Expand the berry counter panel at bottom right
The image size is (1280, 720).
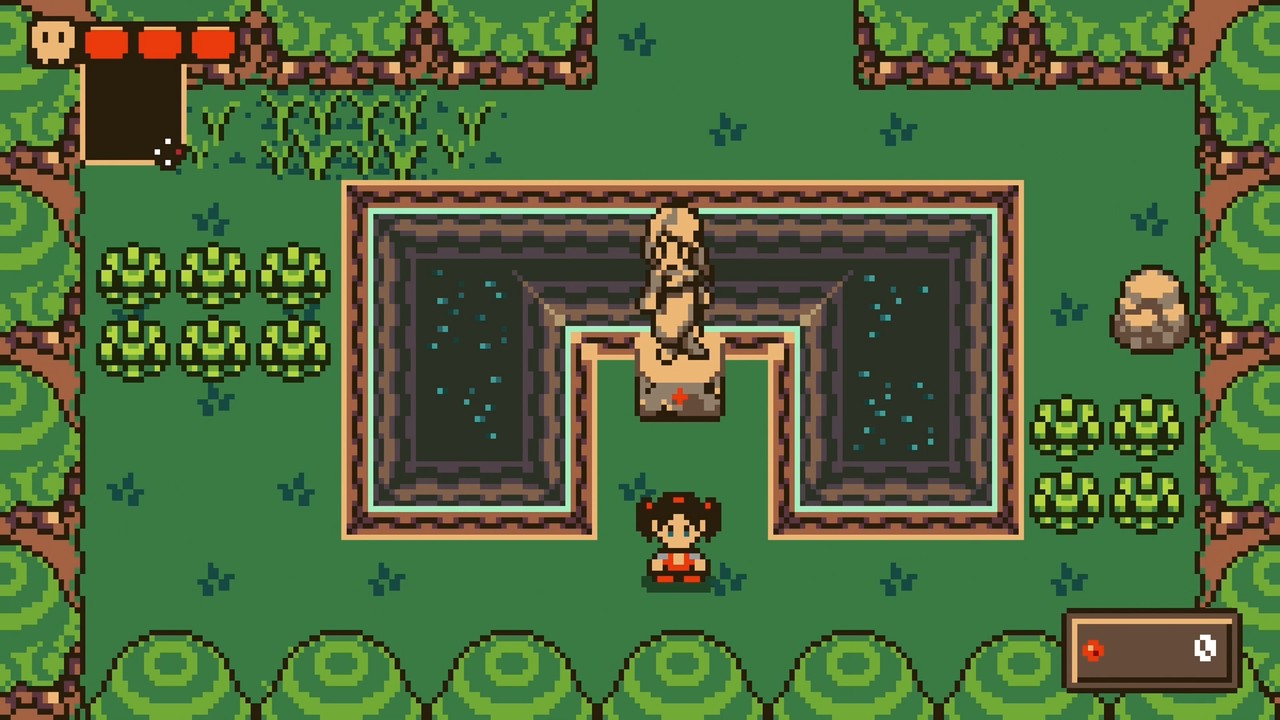(1148, 652)
